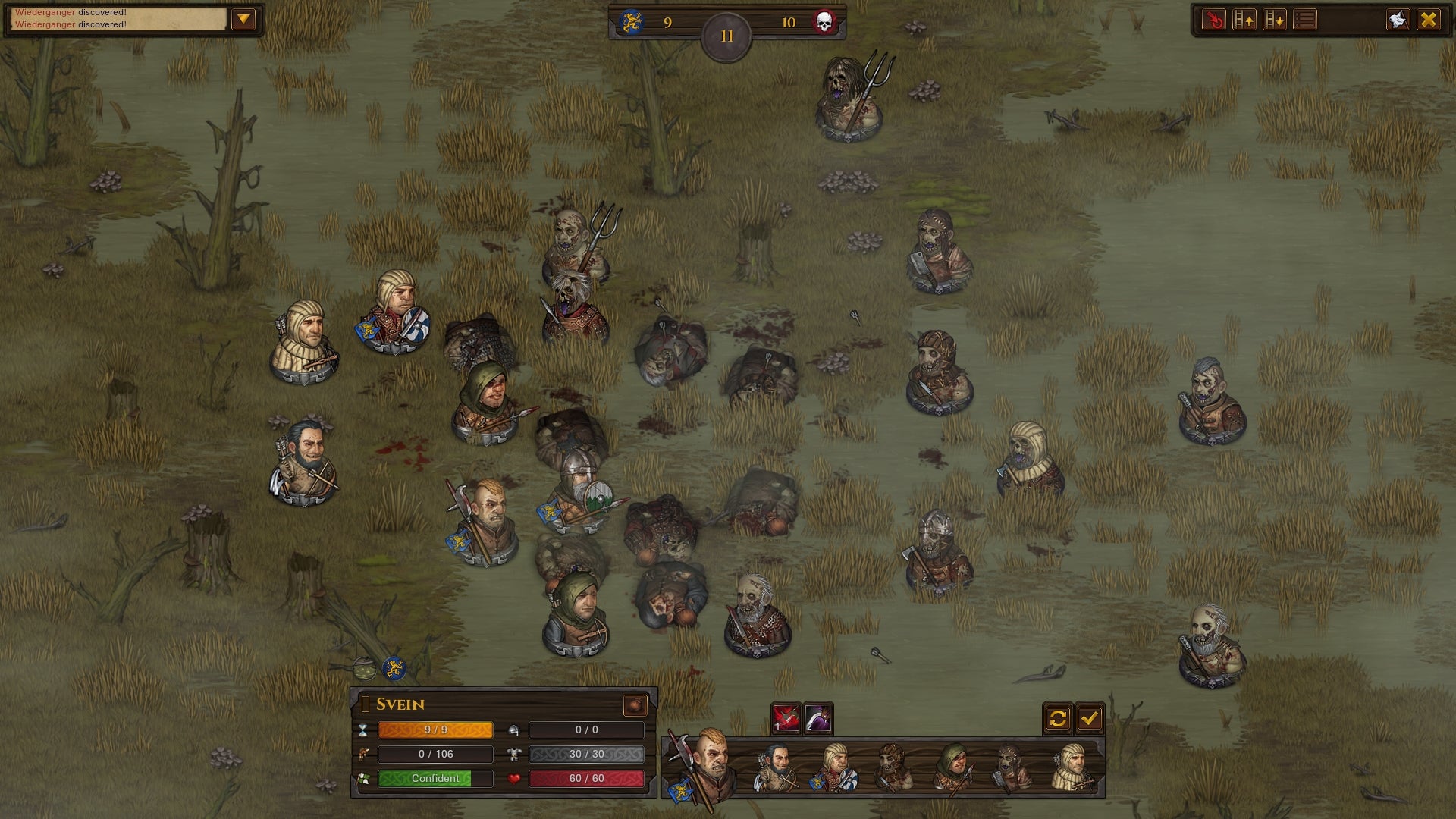Click the ladder-down icon in the toolbar
The width and height of the screenshot is (1456, 819).
[x=1272, y=19]
